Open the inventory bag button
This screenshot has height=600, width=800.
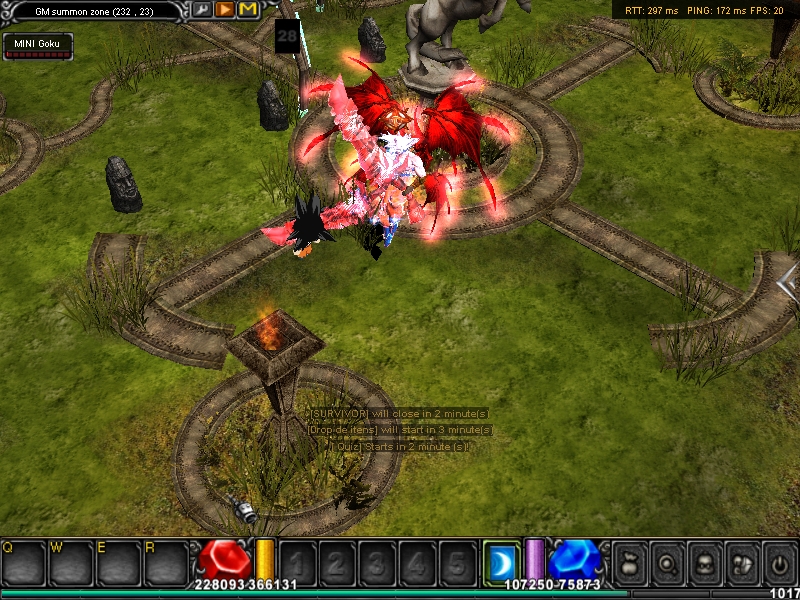pos(630,562)
